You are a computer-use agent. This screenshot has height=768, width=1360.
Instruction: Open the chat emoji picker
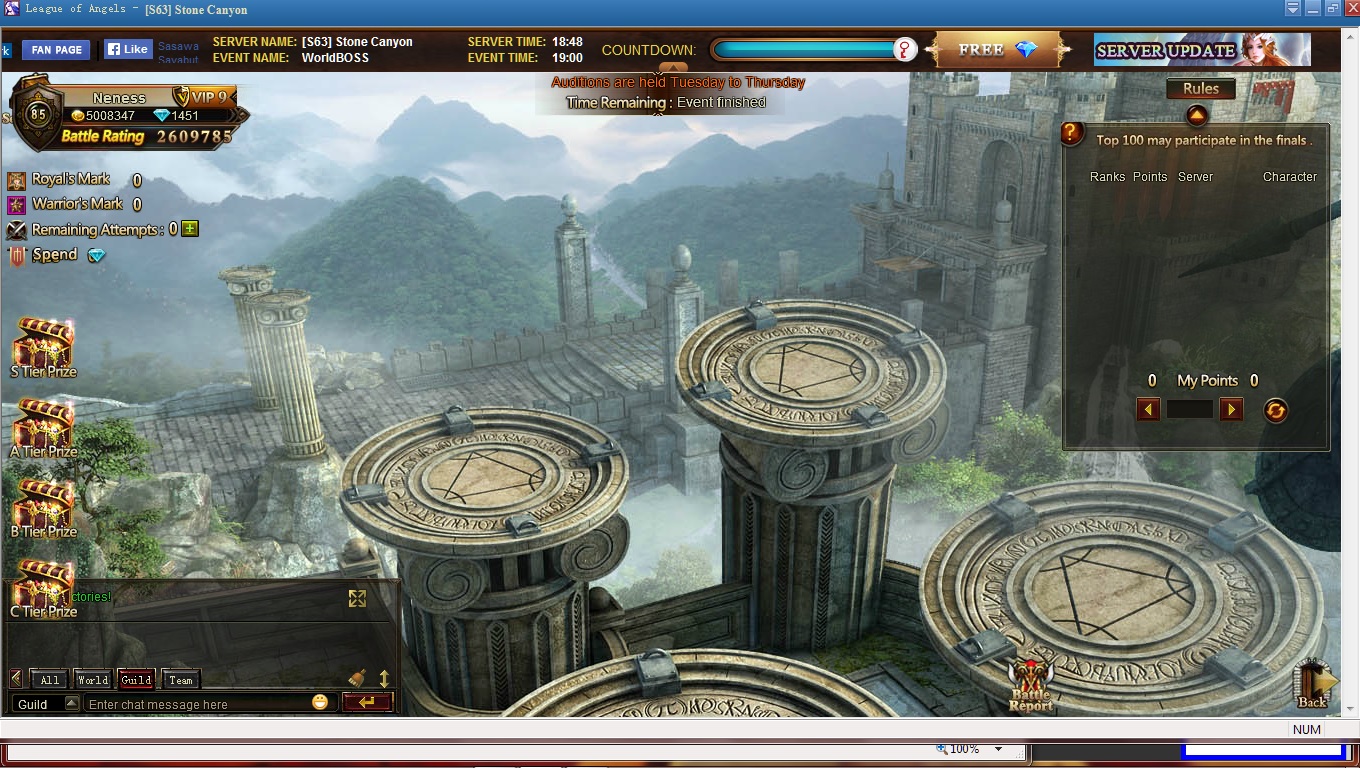tap(320, 702)
